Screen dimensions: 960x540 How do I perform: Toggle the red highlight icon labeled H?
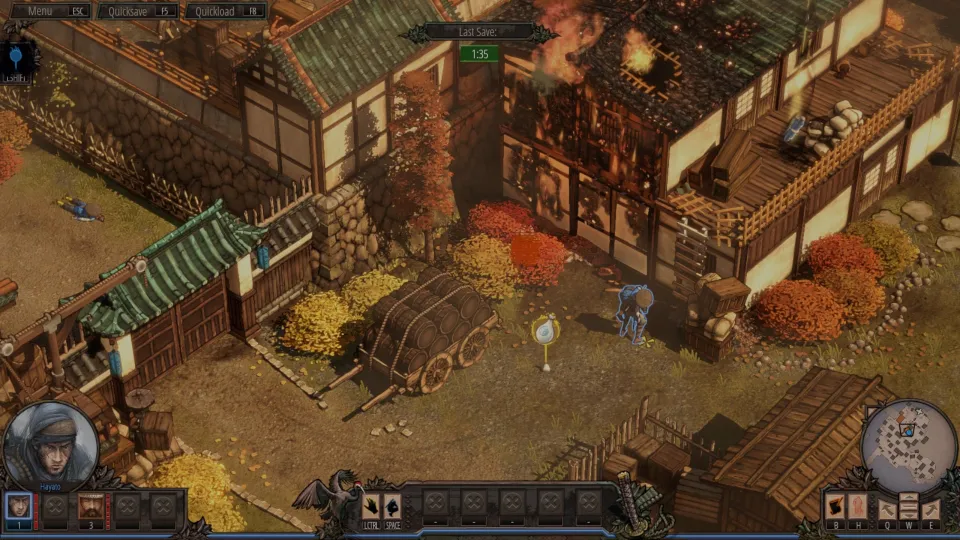(x=857, y=507)
